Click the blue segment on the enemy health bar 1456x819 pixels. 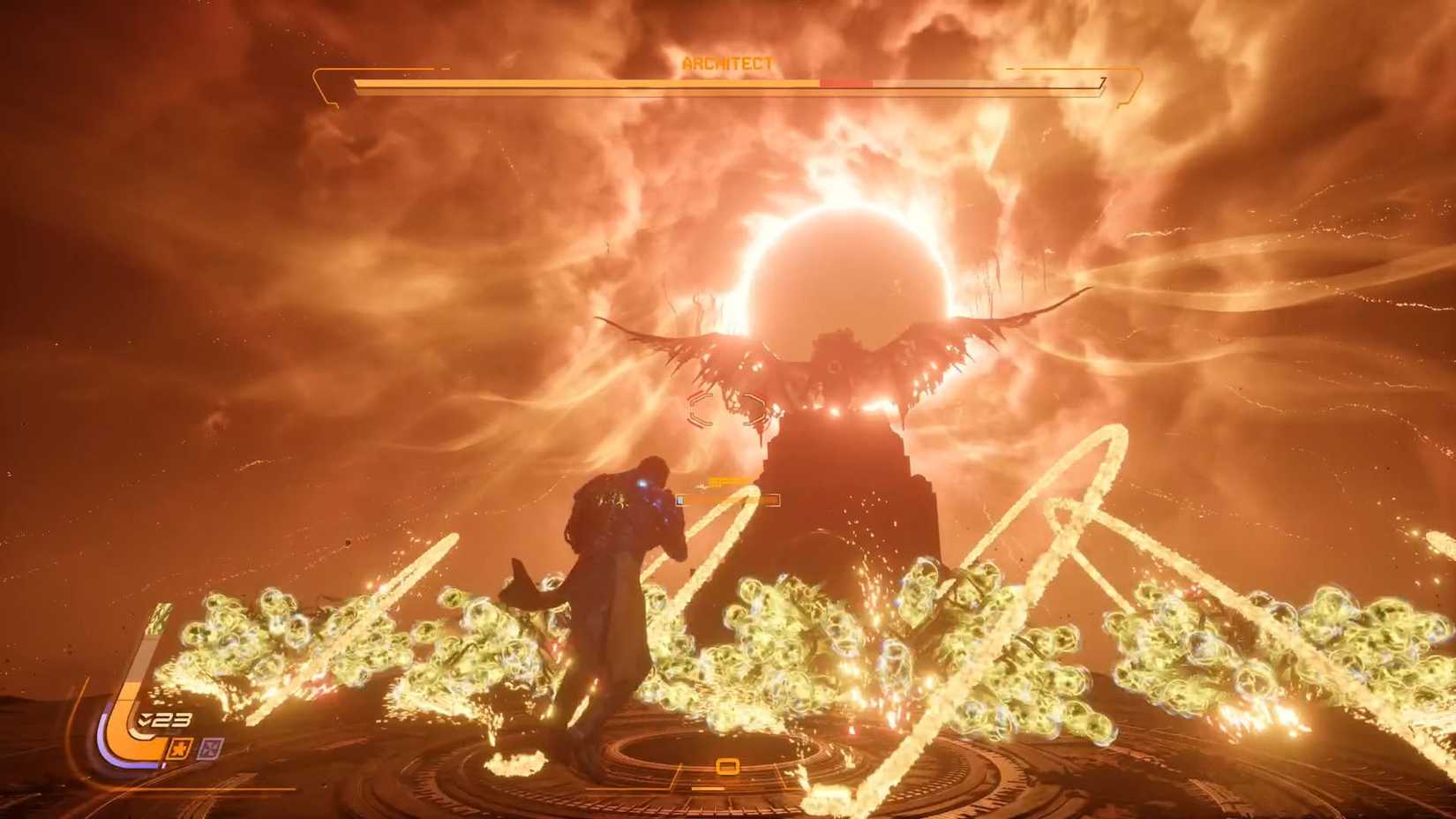pyautogui.click(x=680, y=500)
